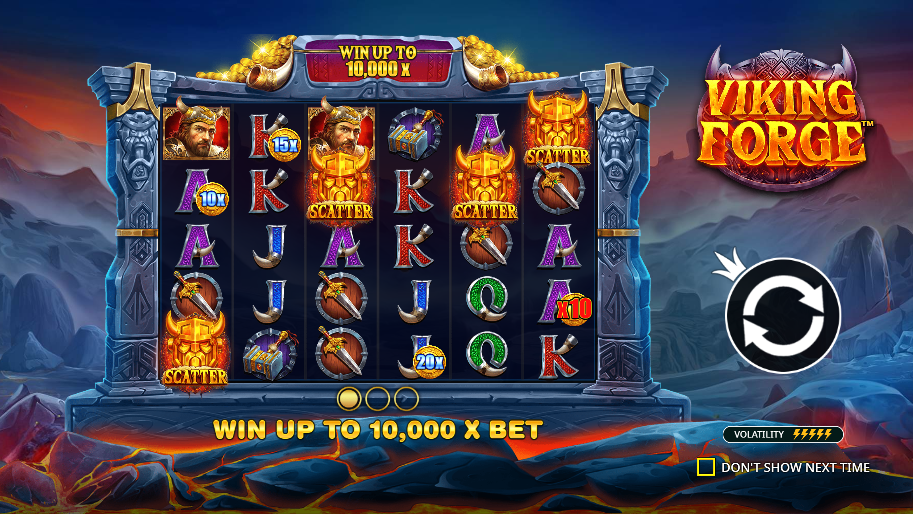
Task: Switch to the second intro page dot
Action: 377,399
